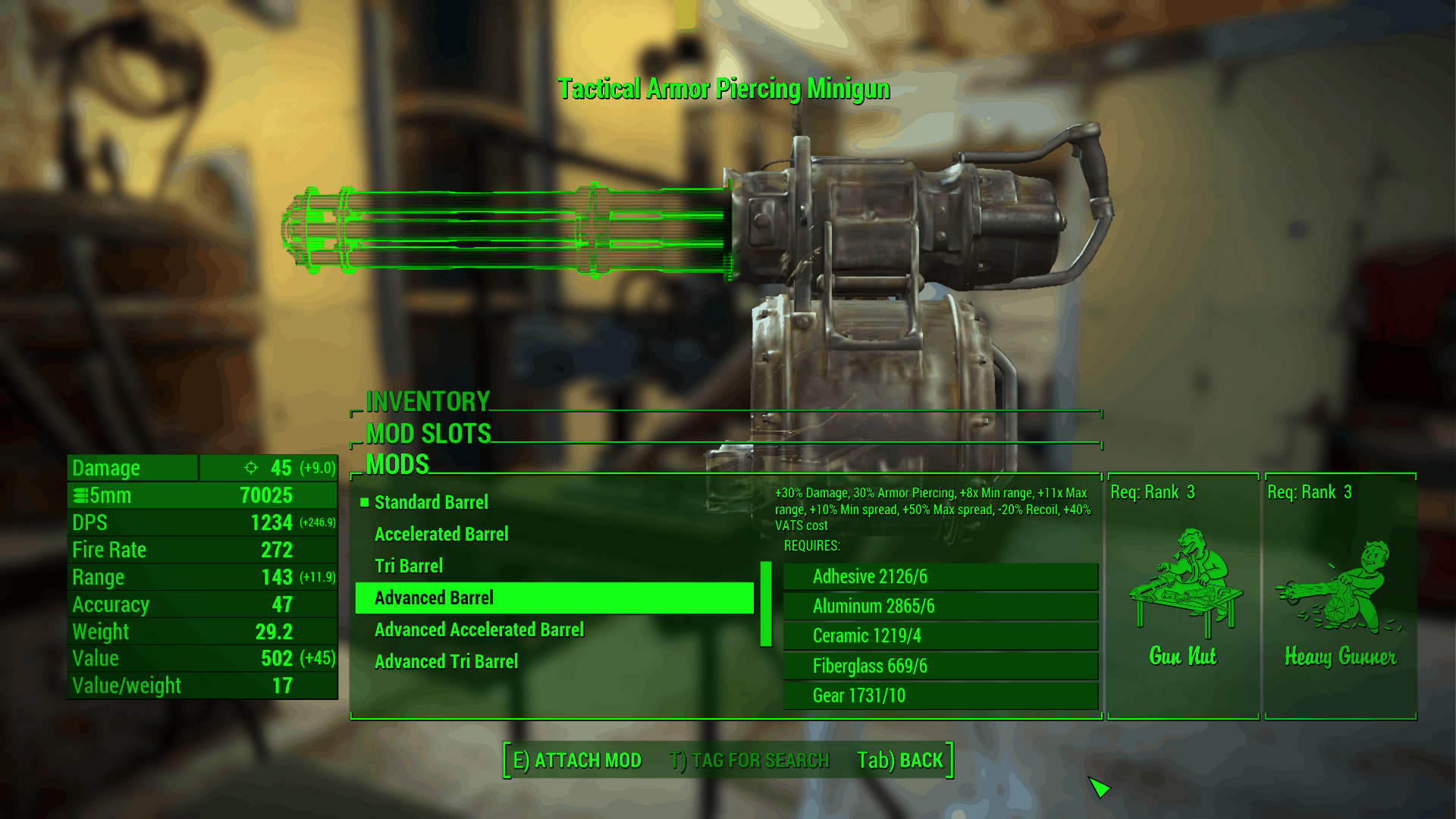Click the Gun Nut perk icon
The width and height of the screenshot is (1456, 819).
[1183, 584]
